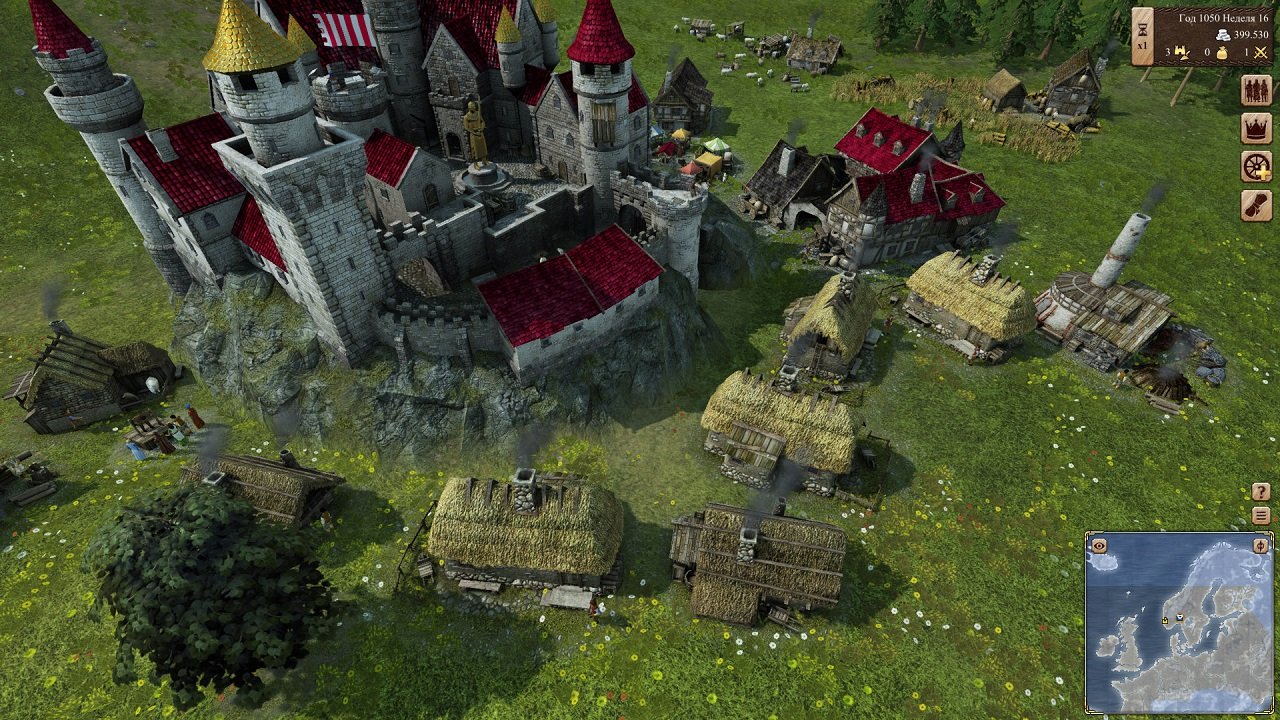Click the 'Год 1050 Неделя 16' date display

1222,18
